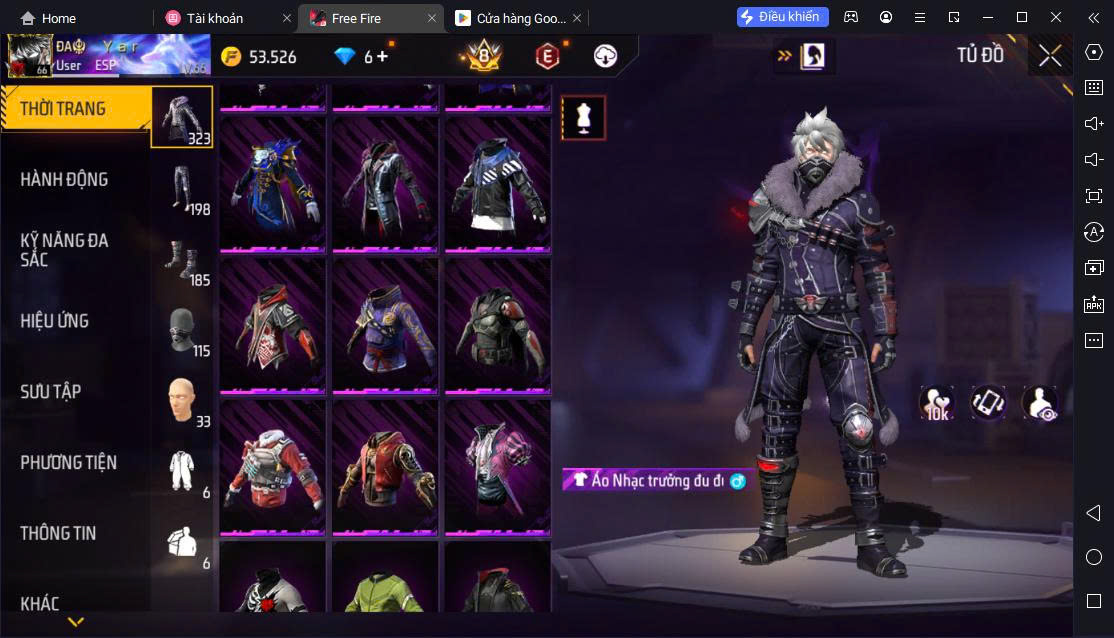Toggle the character view eye icon
The image size is (1114, 638).
[x=1040, y=403]
